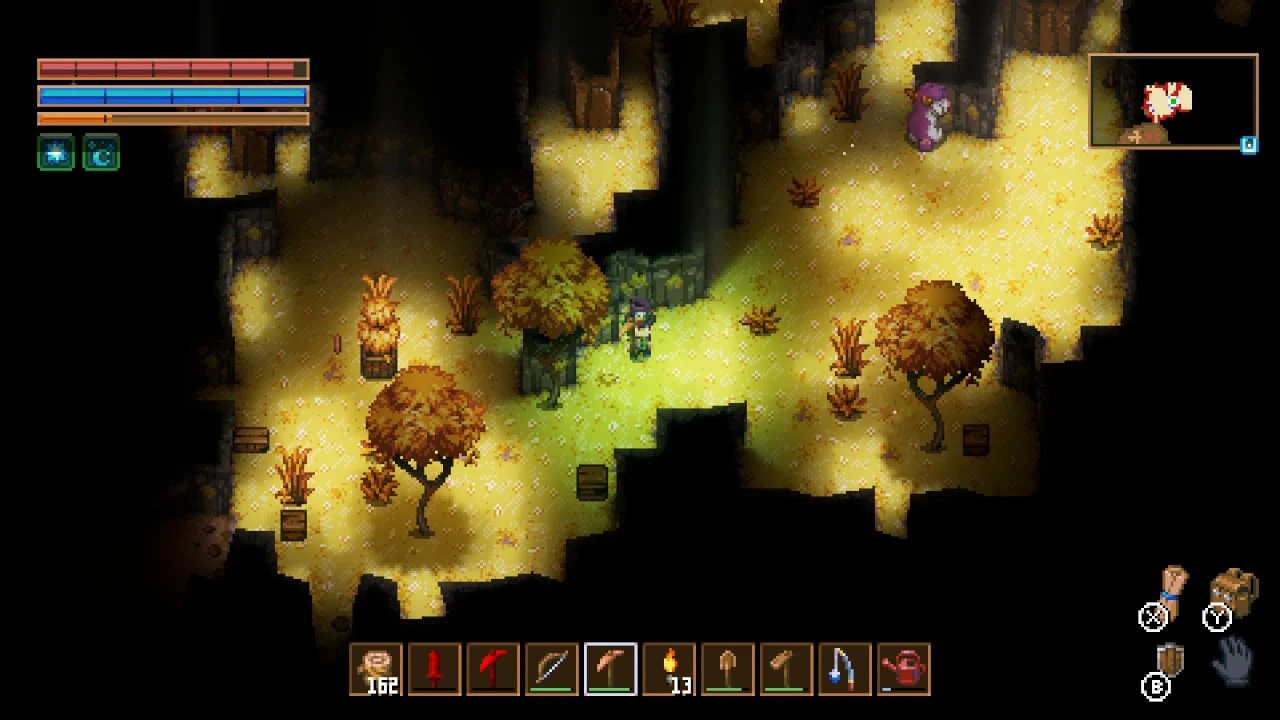Select the wooden bow slot
This screenshot has height=720, width=1280.
(552, 669)
